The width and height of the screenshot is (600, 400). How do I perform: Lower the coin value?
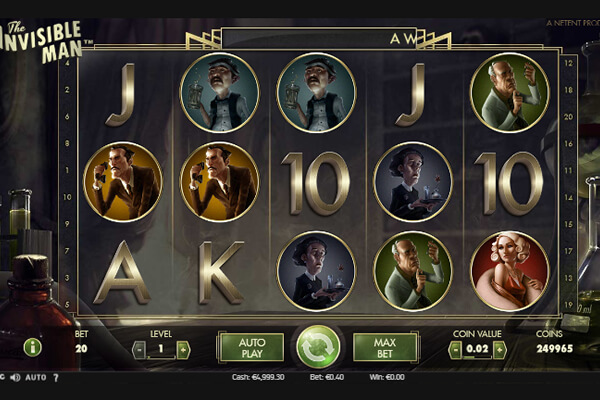[x=455, y=349]
